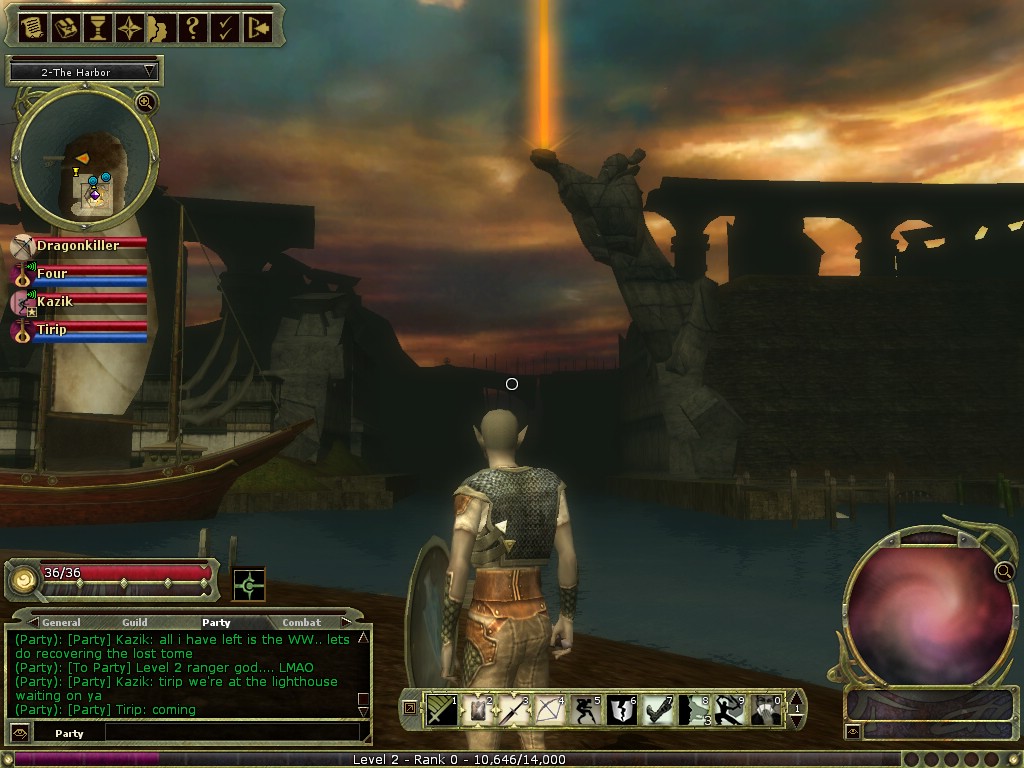Activate the boot ability in slot 7
The height and width of the screenshot is (768, 1024).
pyautogui.click(x=656, y=710)
